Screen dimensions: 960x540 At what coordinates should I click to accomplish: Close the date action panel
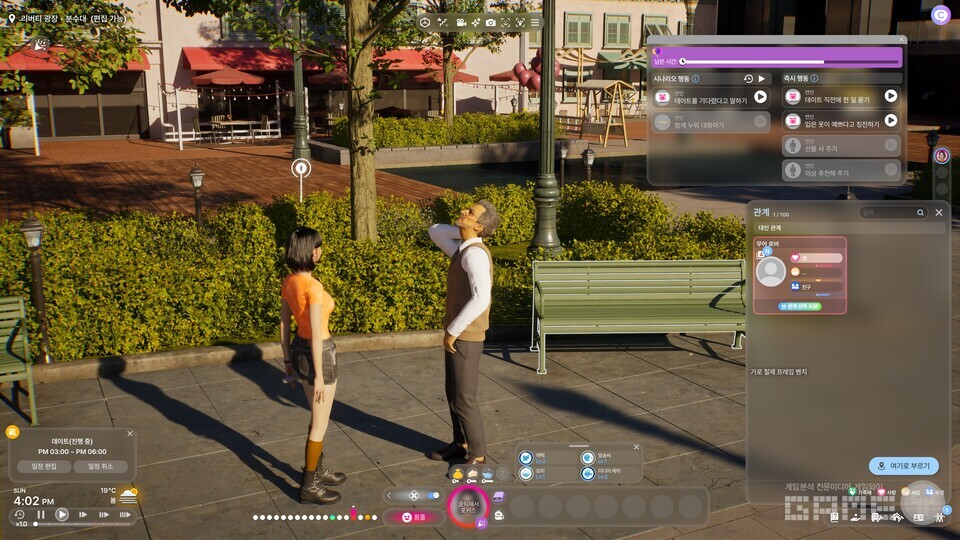coord(902,40)
